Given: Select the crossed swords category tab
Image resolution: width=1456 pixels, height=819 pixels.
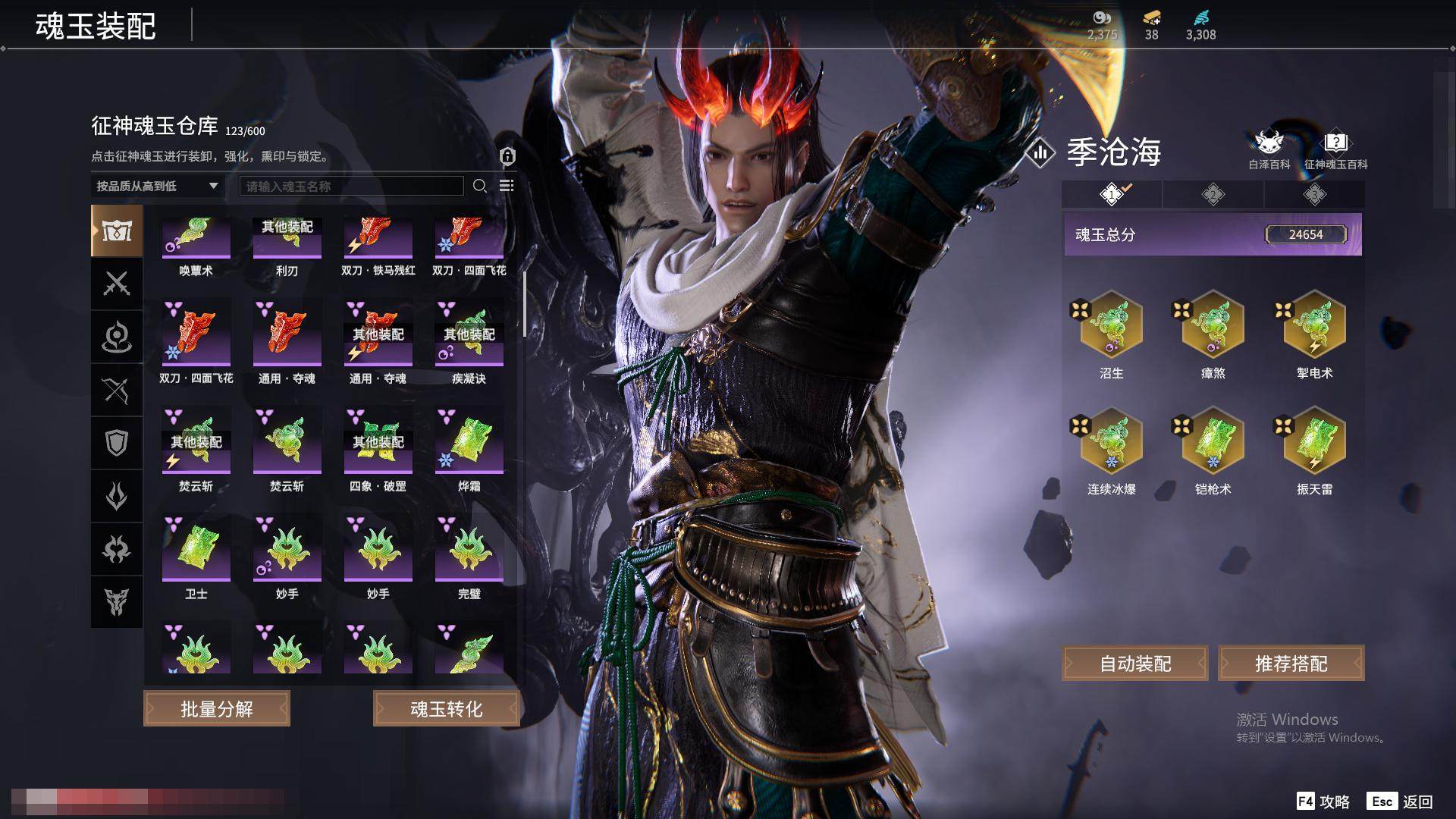Looking at the screenshot, I should tap(117, 284).
